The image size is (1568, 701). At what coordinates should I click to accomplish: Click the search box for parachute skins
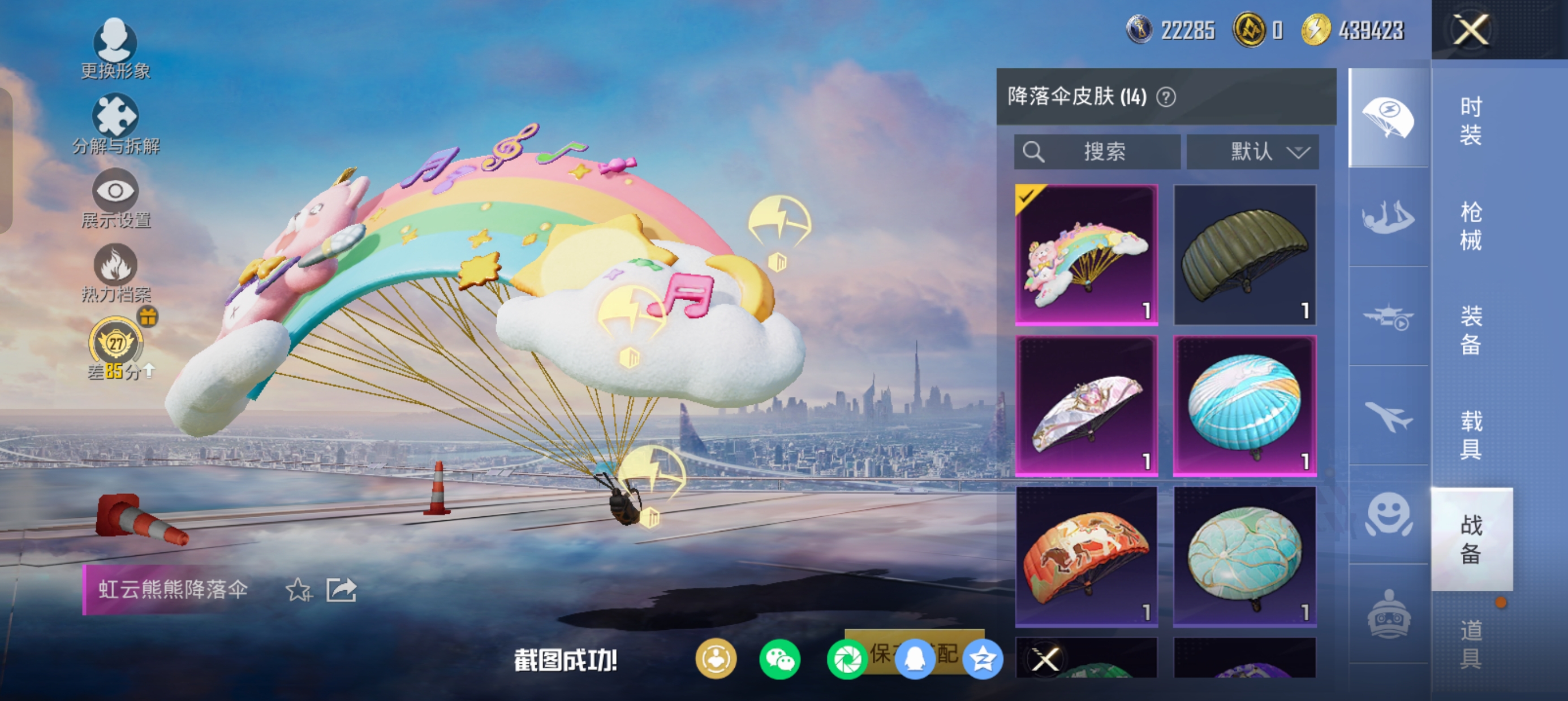[x=1097, y=152]
